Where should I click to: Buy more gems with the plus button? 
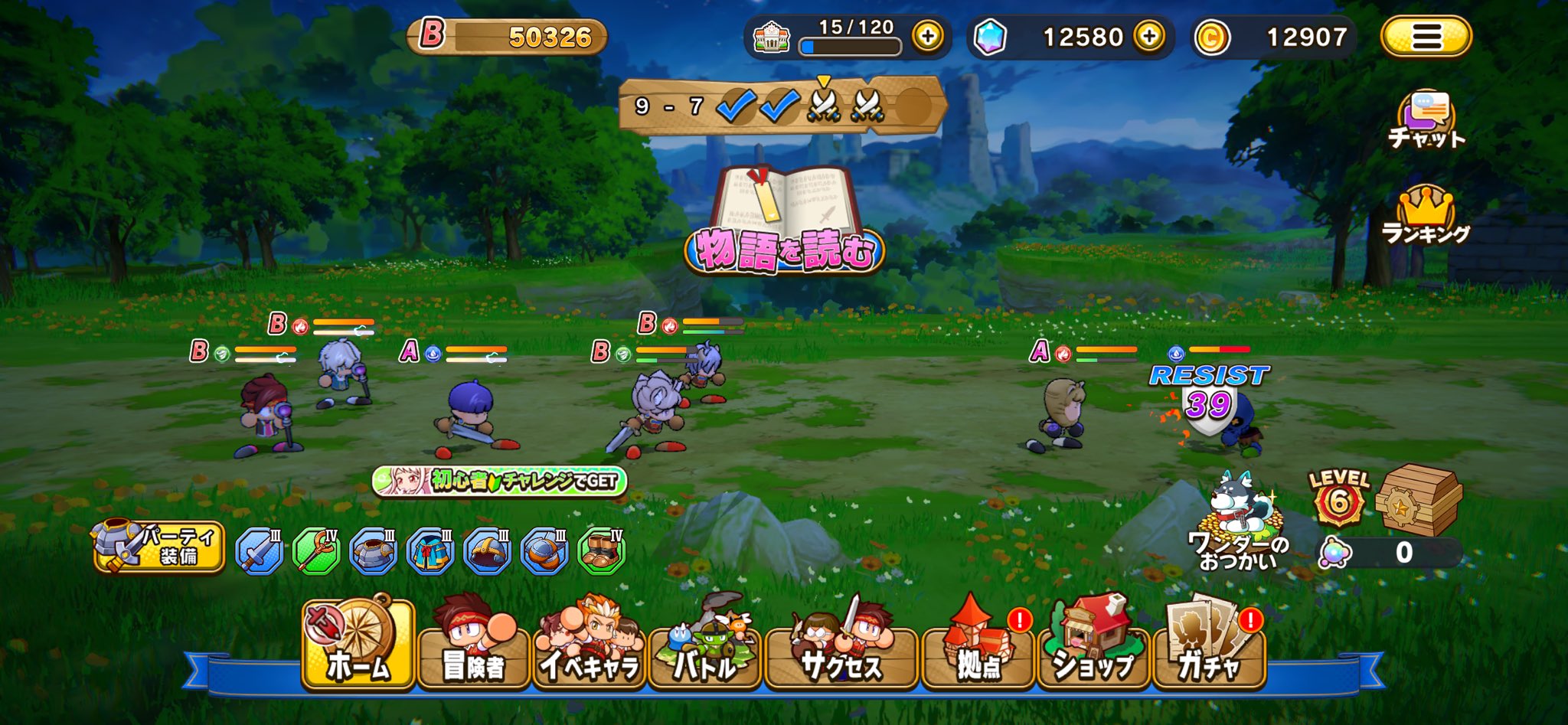1149,37
